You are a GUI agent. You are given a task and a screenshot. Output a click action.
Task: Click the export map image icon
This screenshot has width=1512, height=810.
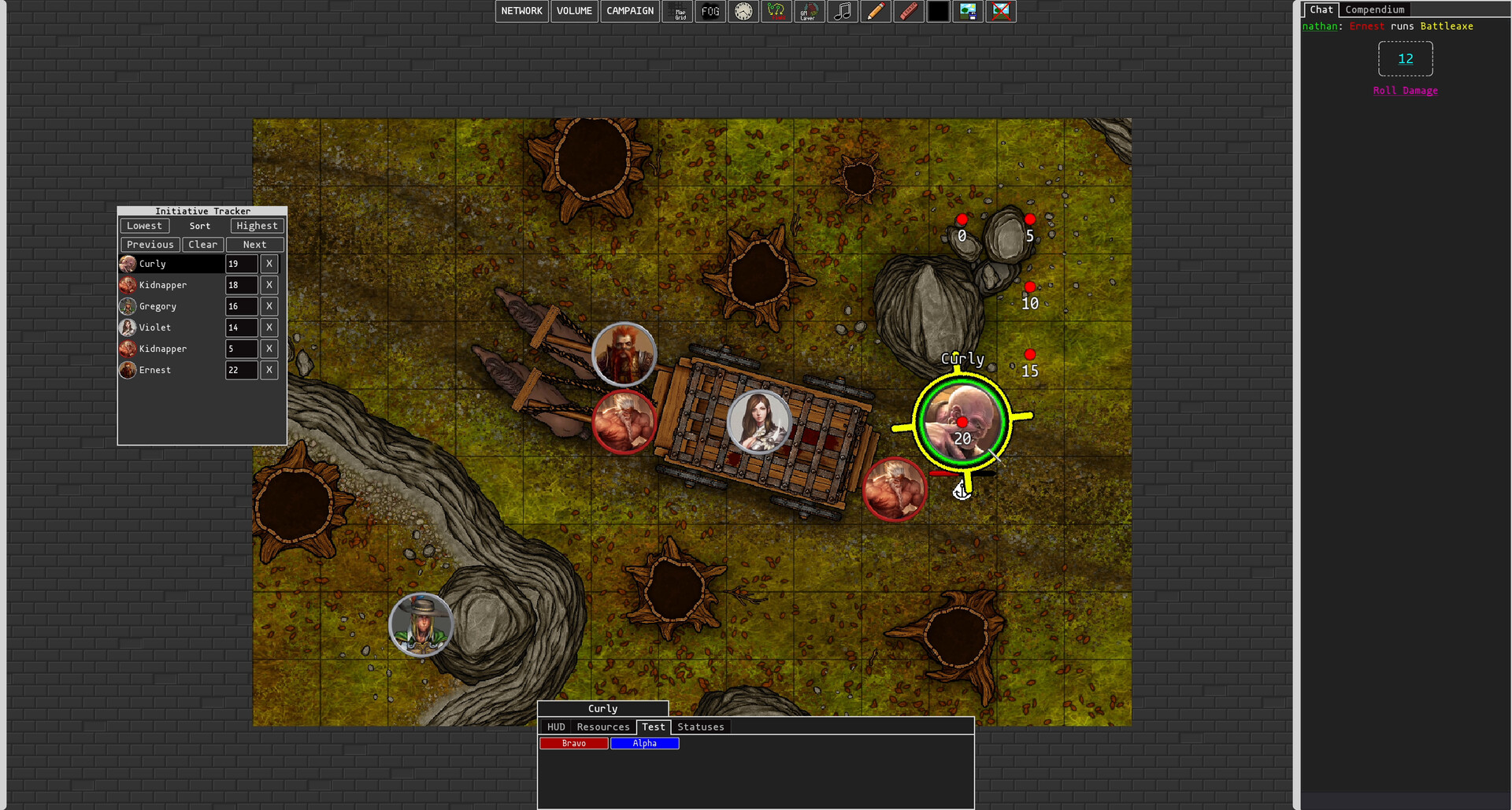pos(968,11)
